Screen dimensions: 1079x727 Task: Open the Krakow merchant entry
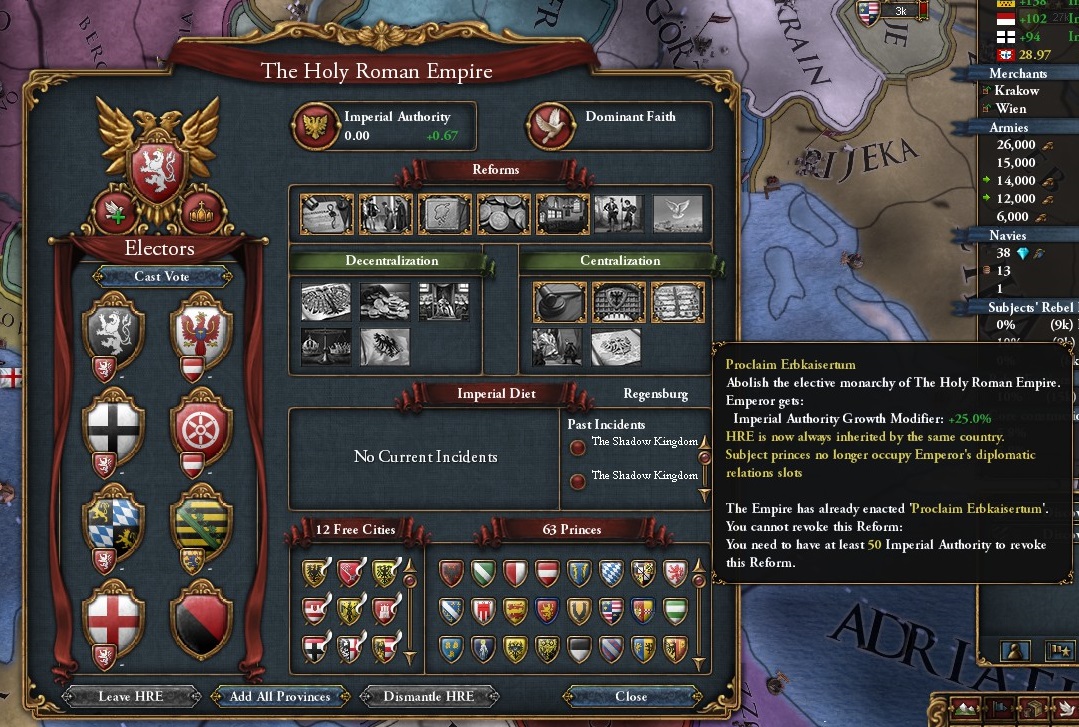[1017, 90]
